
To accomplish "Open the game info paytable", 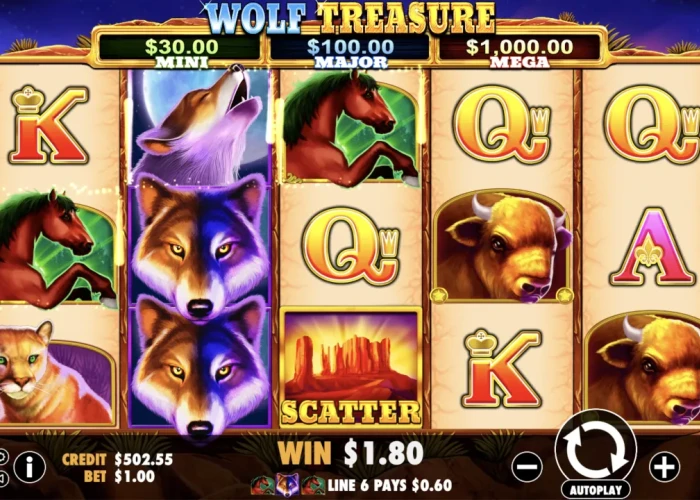I will click(x=29, y=465).
